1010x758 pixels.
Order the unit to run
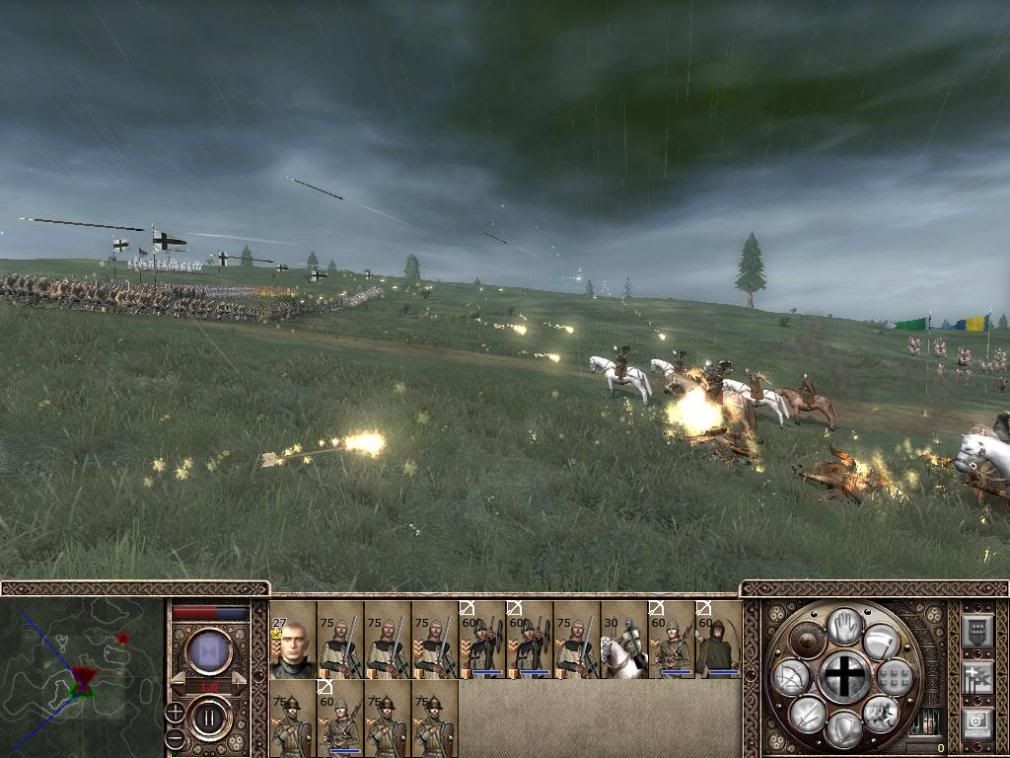[x=881, y=714]
